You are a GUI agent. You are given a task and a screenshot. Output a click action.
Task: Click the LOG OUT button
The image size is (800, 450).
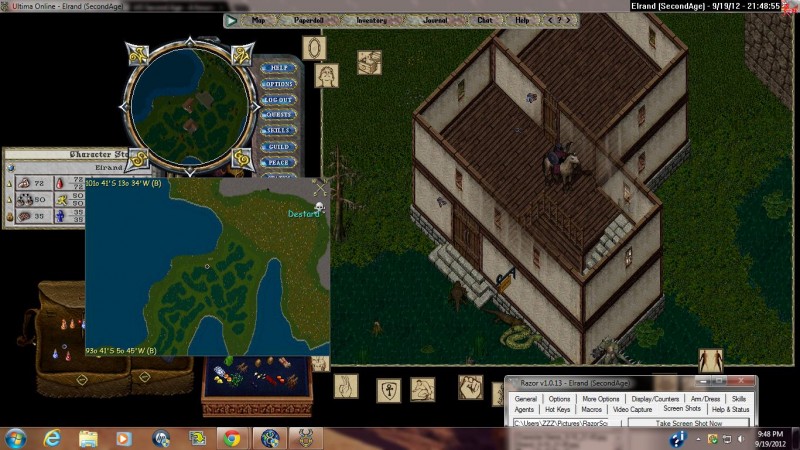279,100
